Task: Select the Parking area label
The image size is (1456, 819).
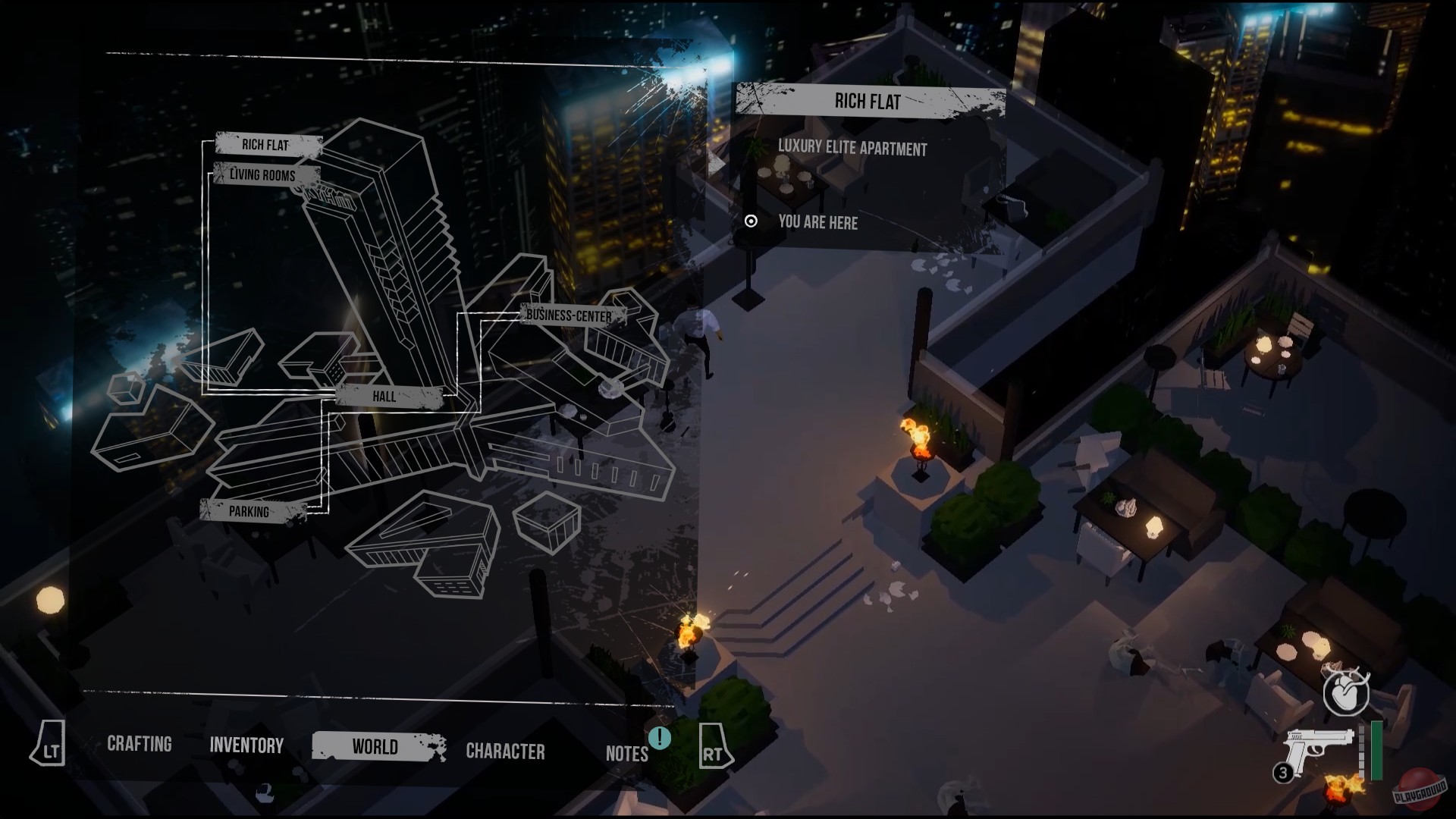Action: pyautogui.click(x=249, y=512)
